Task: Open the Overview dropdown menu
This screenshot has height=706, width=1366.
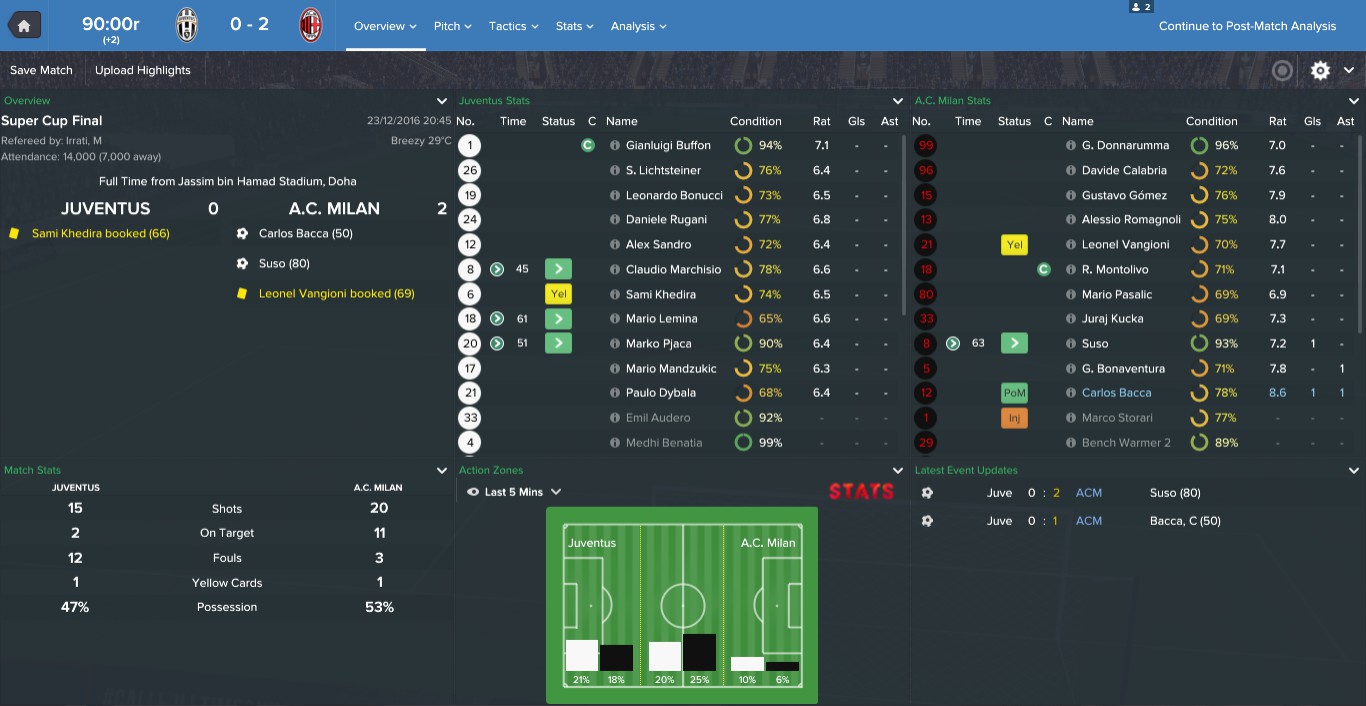Action: 385,26
